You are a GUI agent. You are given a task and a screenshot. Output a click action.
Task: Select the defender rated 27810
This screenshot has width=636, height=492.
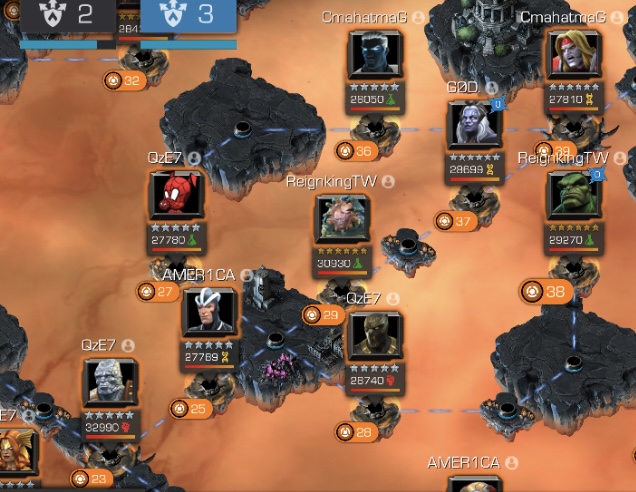(574, 55)
